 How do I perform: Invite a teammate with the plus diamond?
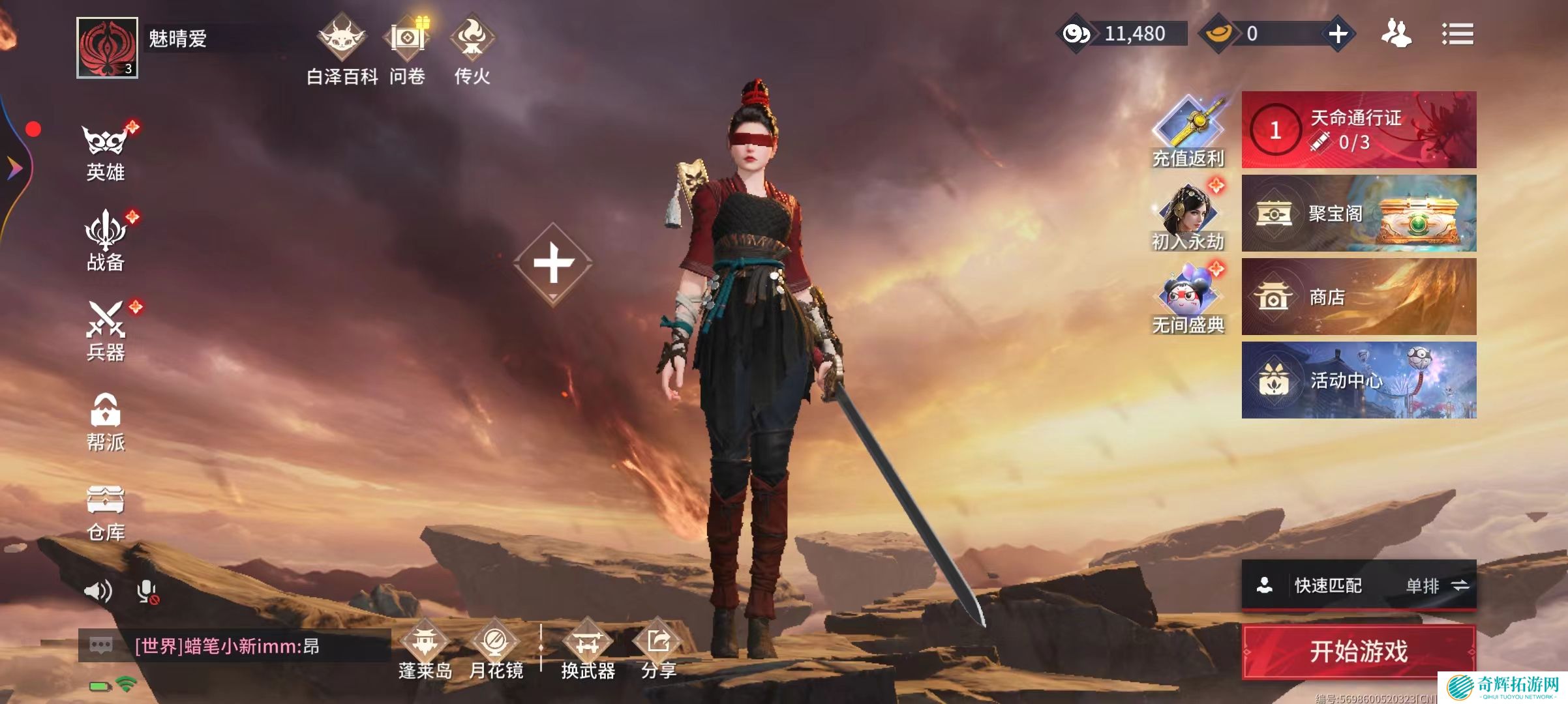point(553,263)
